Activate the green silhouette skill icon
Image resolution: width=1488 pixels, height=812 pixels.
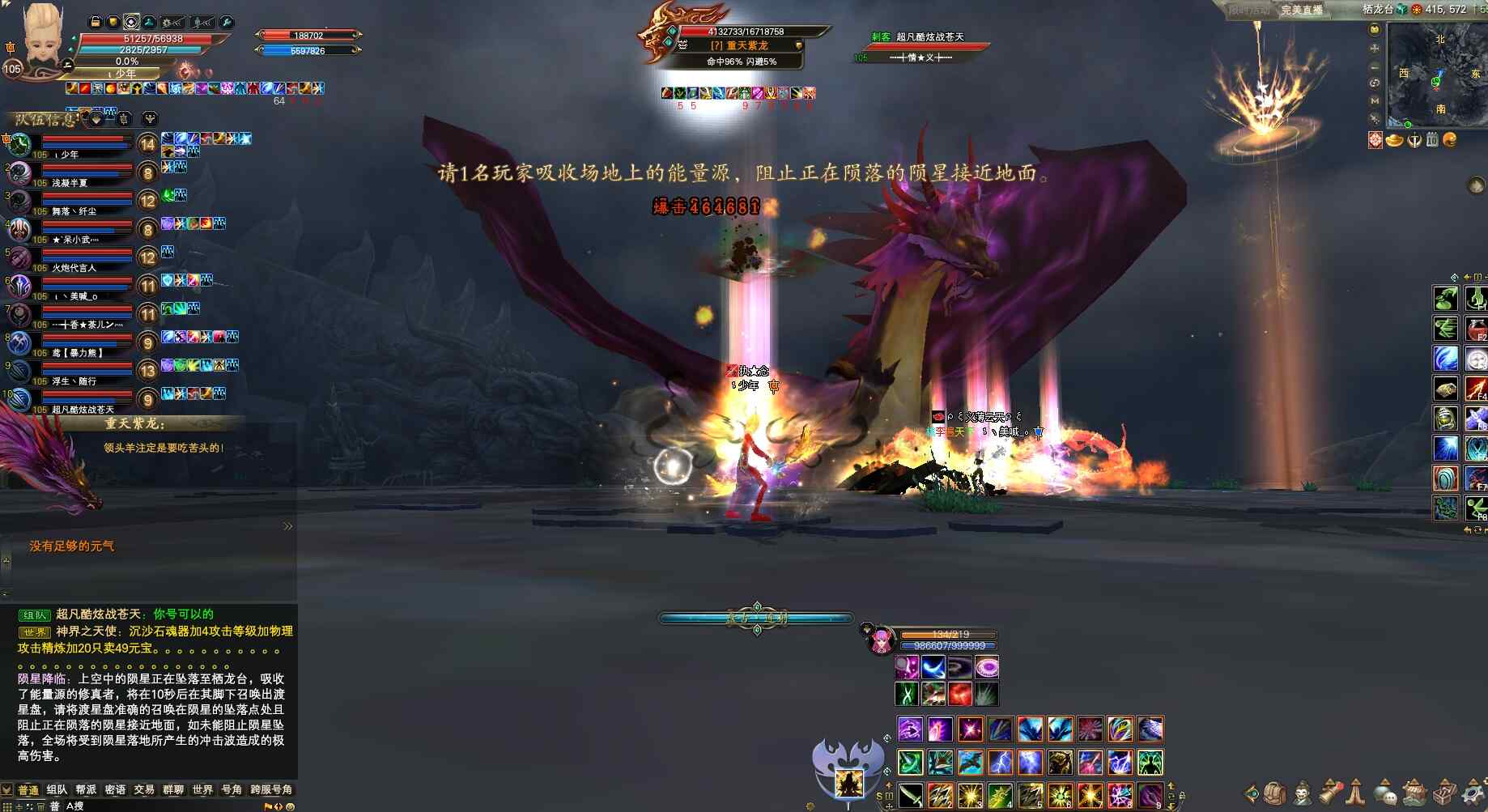coord(1150,762)
